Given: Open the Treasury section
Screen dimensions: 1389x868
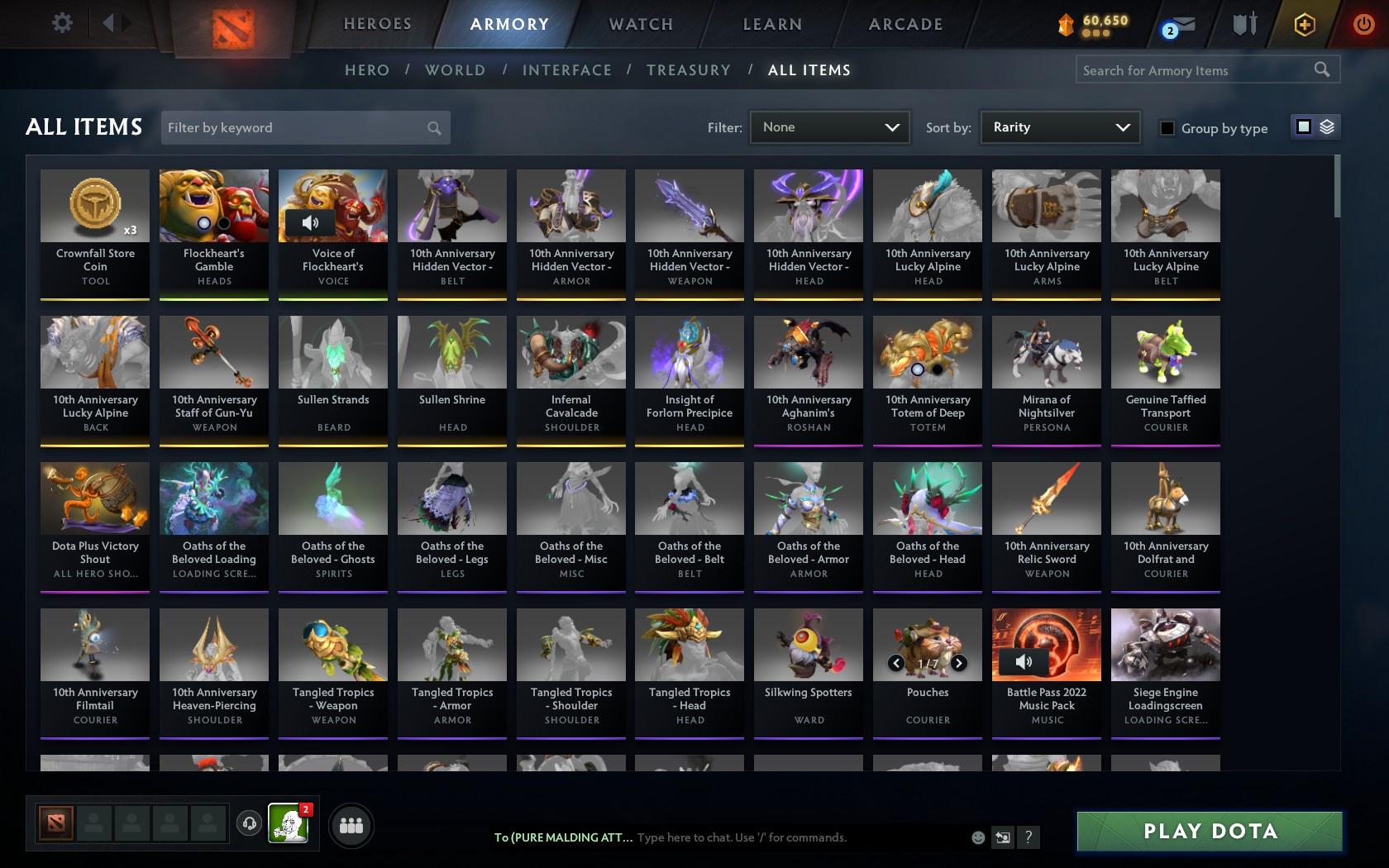Looking at the screenshot, I should pyautogui.click(x=689, y=70).
